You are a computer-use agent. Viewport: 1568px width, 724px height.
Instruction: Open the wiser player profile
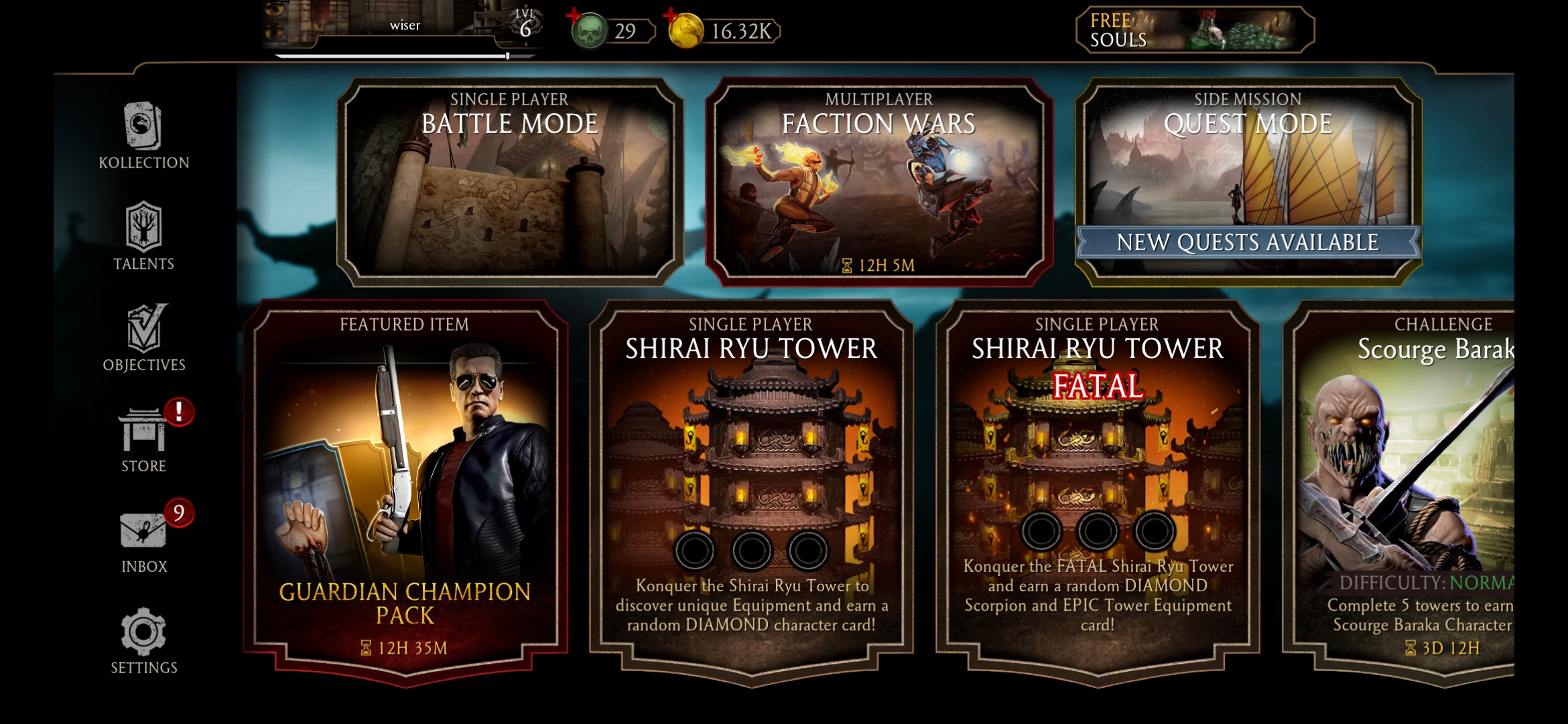click(x=402, y=28)
